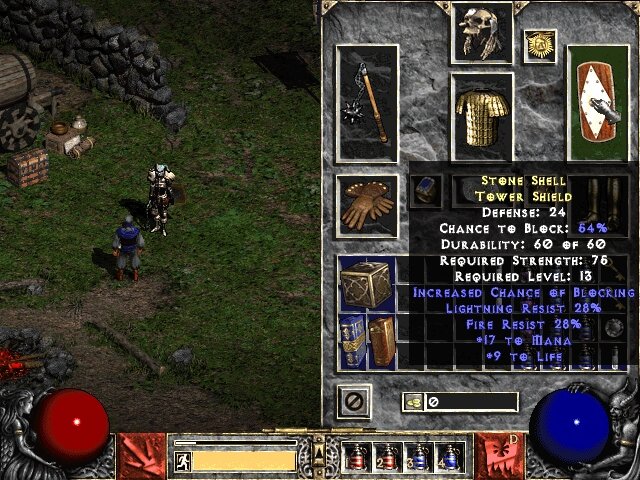Close the inventory panel

click(x=353, y=401)
